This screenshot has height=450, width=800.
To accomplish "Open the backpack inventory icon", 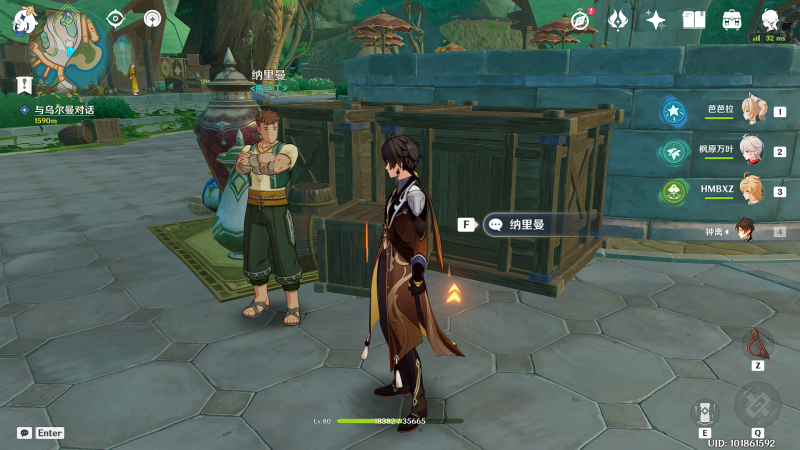I will (x=732, y=20).
